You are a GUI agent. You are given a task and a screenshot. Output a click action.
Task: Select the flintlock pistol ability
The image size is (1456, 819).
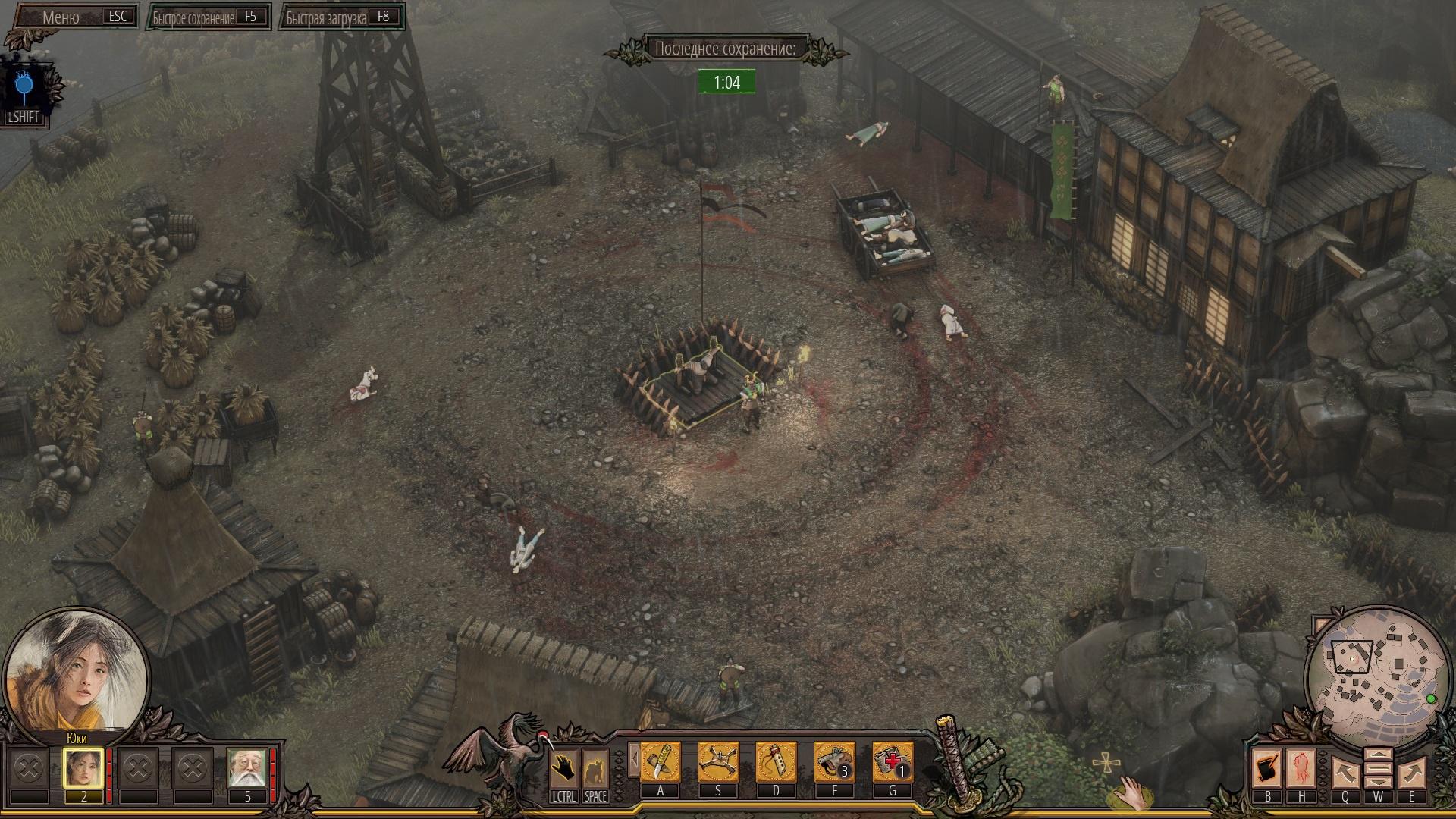click(x=834, y=761)
